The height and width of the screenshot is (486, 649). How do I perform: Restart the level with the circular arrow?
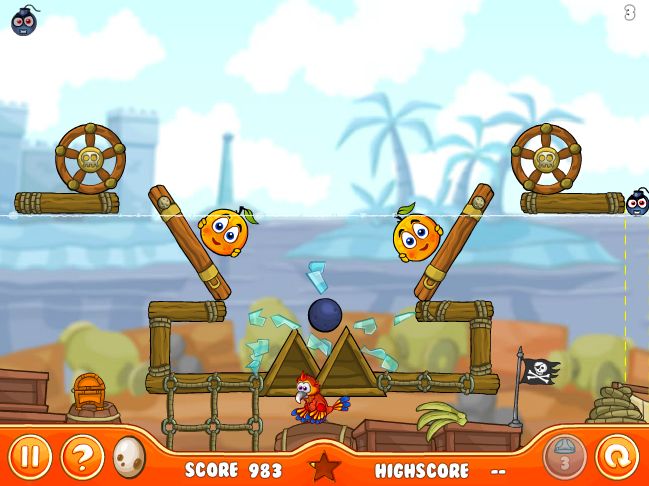pyautogui.click(x=616, y=457)
